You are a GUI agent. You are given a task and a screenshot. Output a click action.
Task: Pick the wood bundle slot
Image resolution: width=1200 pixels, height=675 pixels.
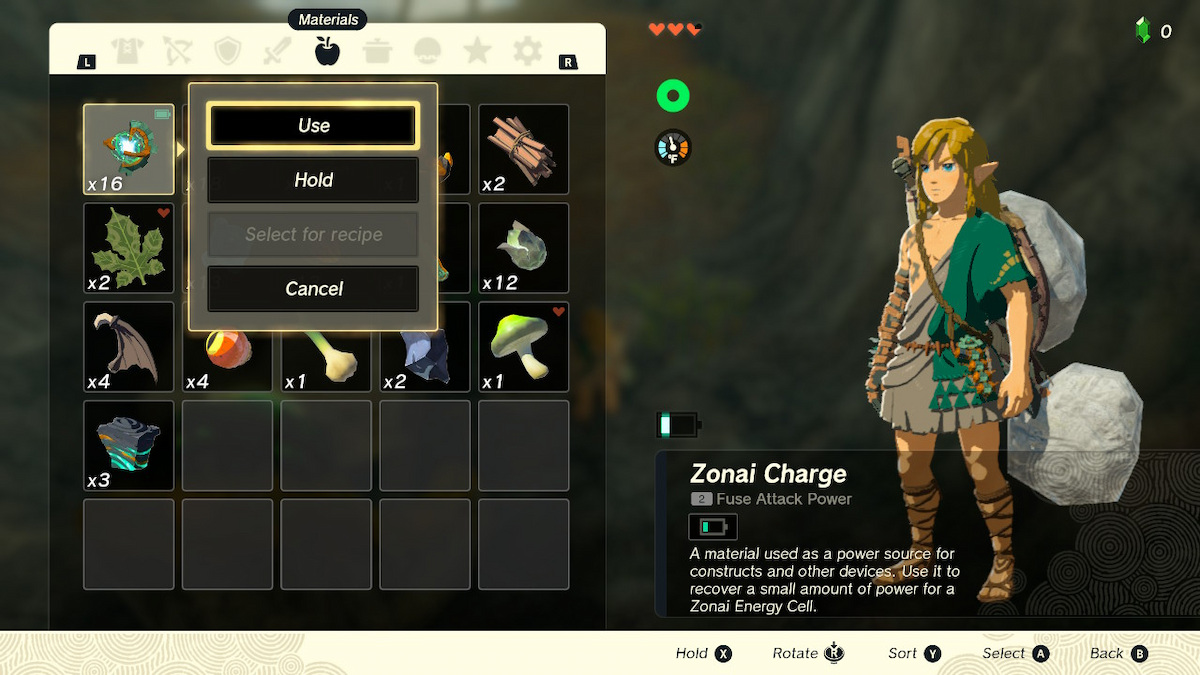524,149
